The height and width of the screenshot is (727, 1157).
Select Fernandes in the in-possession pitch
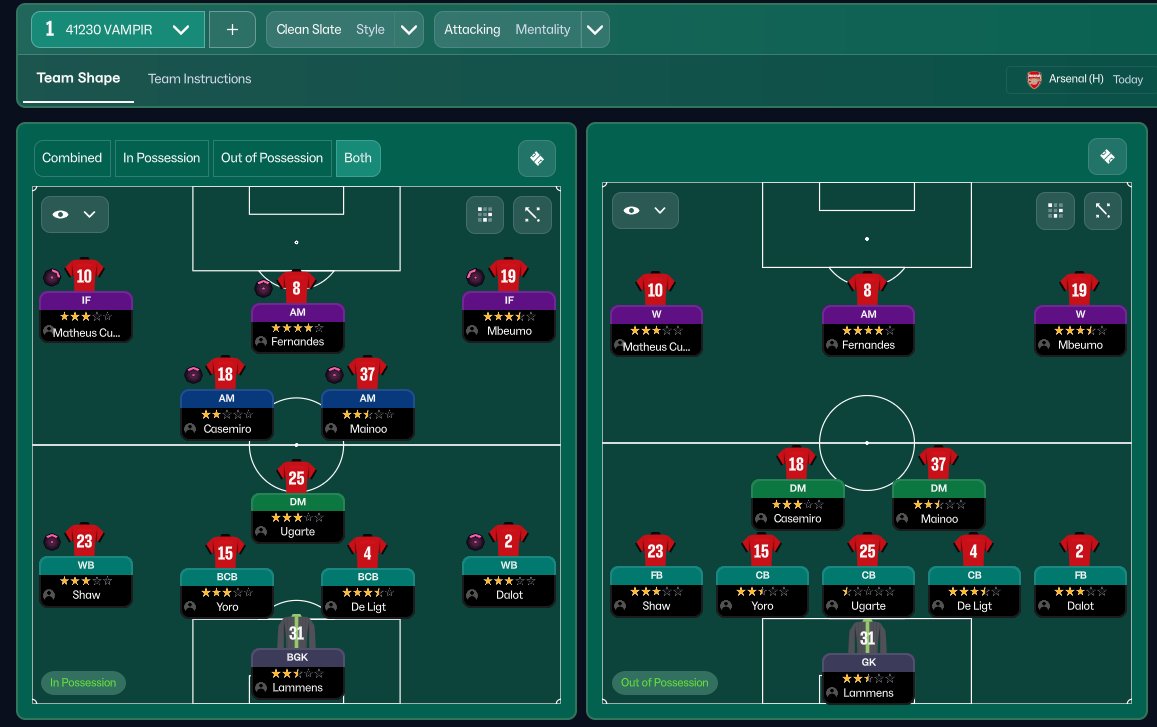297,325
